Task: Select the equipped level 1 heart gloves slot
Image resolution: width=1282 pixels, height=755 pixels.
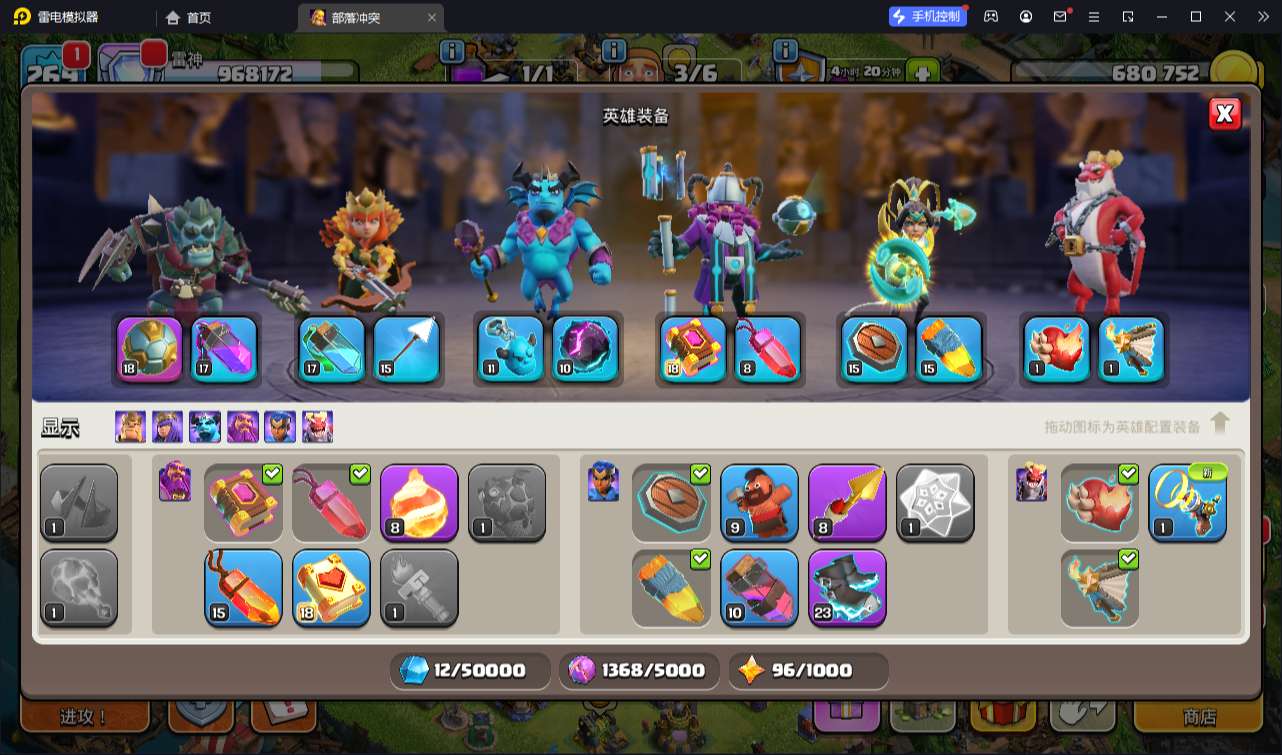Action: [x=1056, y=349]
